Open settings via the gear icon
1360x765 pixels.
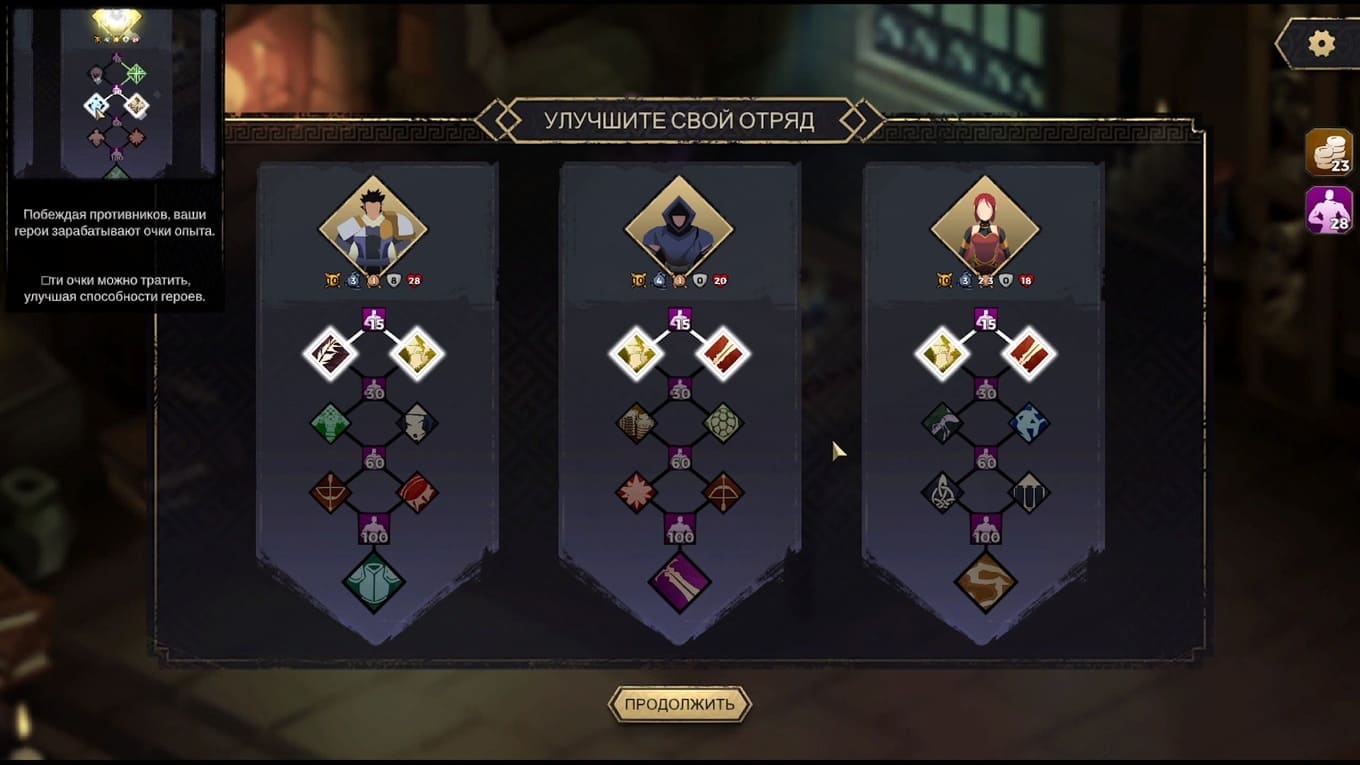[1322, 44]
